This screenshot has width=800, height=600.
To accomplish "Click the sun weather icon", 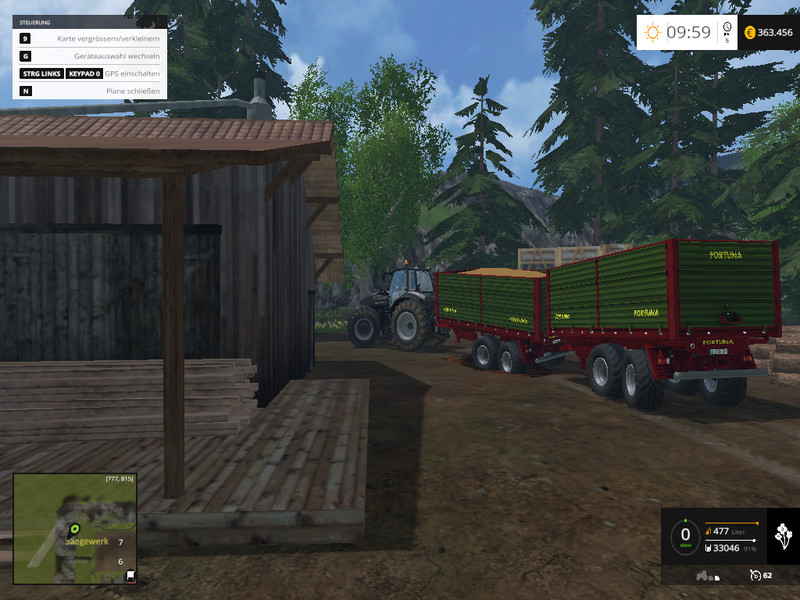I will tap(652, 33).
